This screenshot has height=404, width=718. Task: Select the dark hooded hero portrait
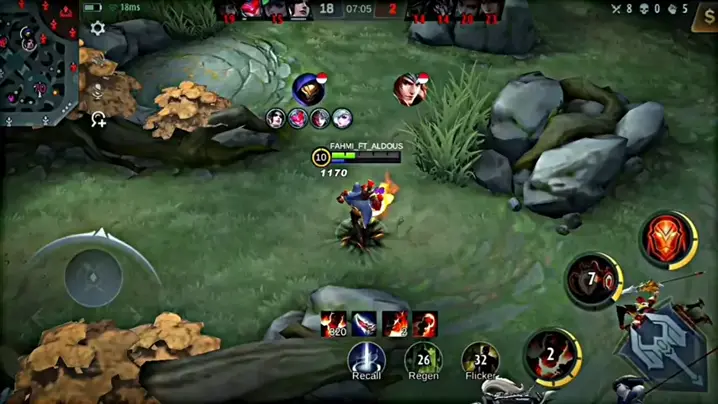tap(310, 89)
